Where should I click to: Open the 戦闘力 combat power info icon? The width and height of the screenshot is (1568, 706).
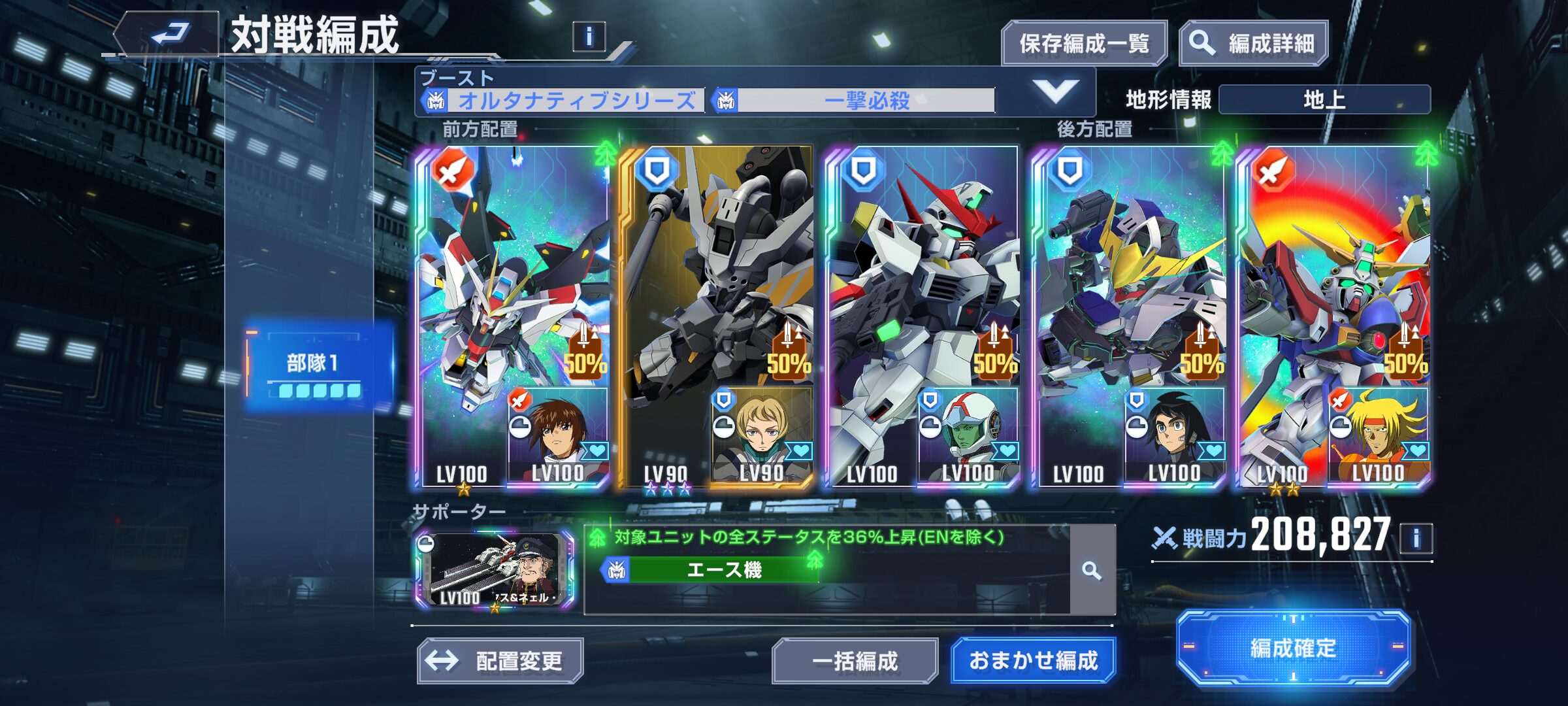coord(1416,539)
